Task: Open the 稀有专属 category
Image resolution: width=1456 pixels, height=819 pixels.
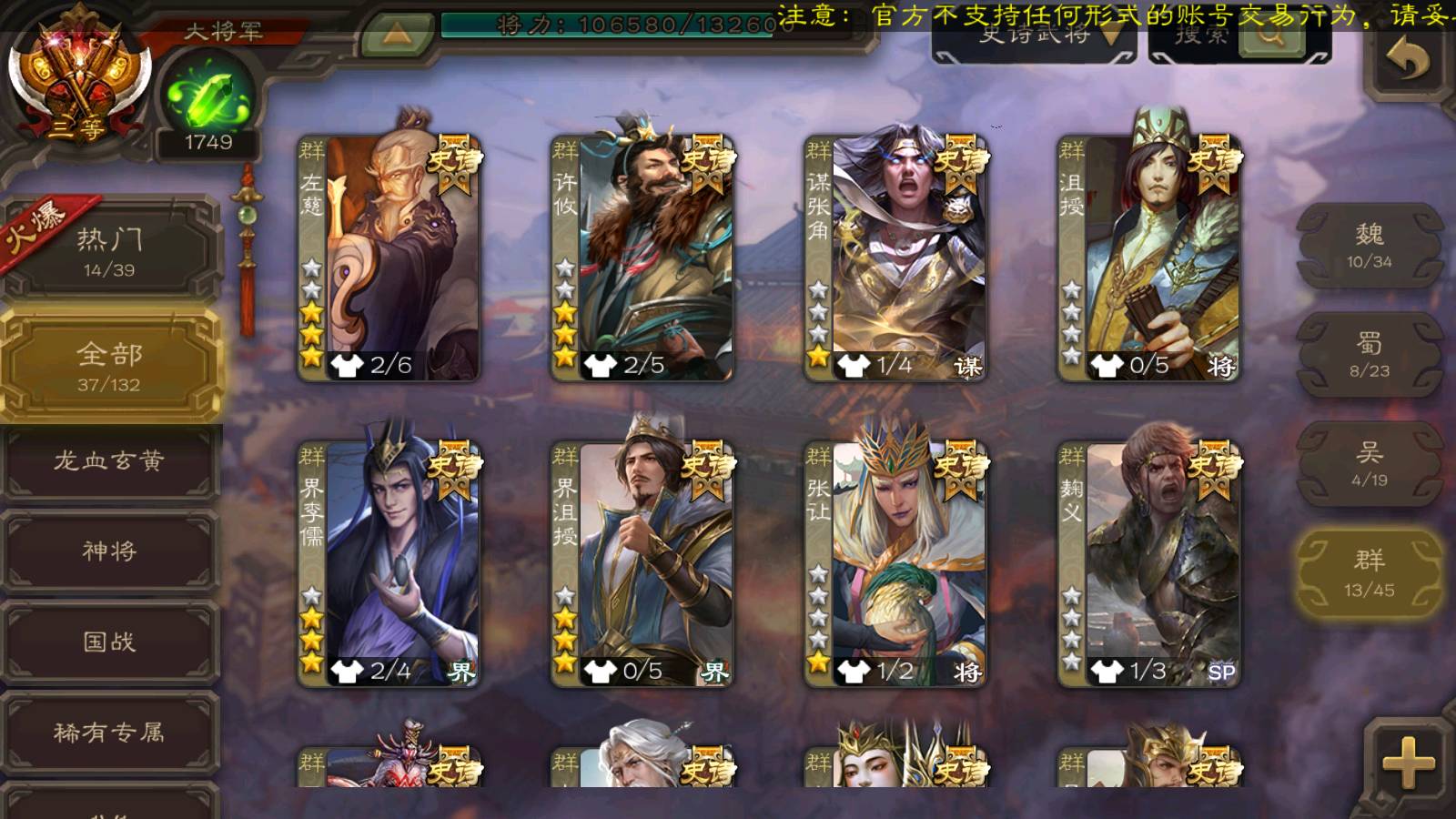Action: (109, 732)
